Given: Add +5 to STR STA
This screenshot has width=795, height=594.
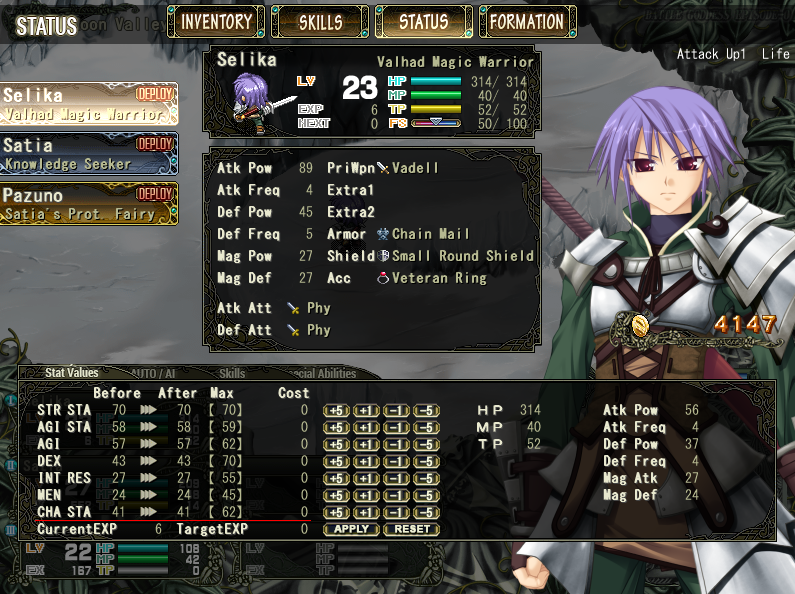Looking at the screenshot, I should pos(337,410).
